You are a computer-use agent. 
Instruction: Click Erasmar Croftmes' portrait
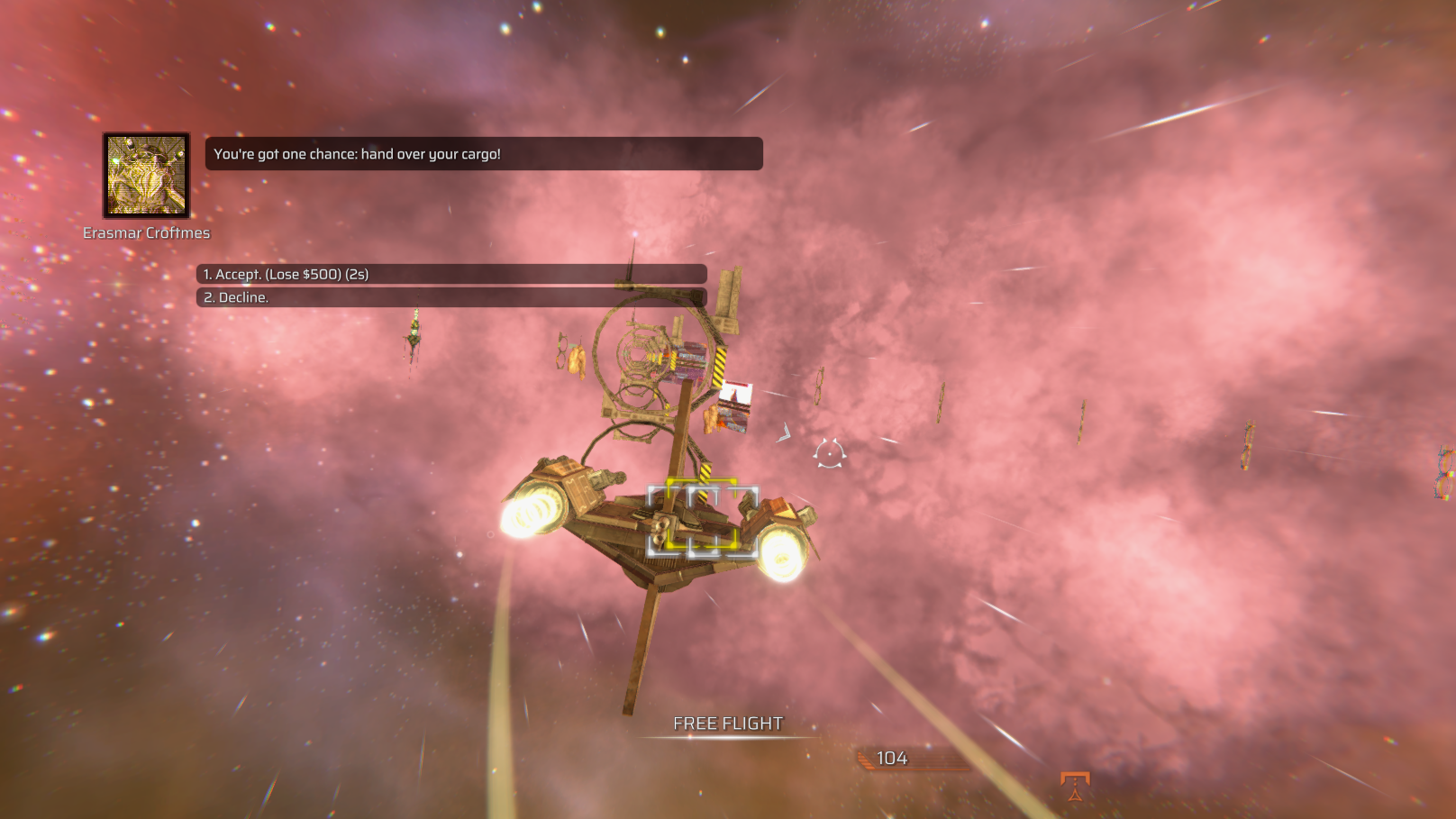[x=146, y=176]
